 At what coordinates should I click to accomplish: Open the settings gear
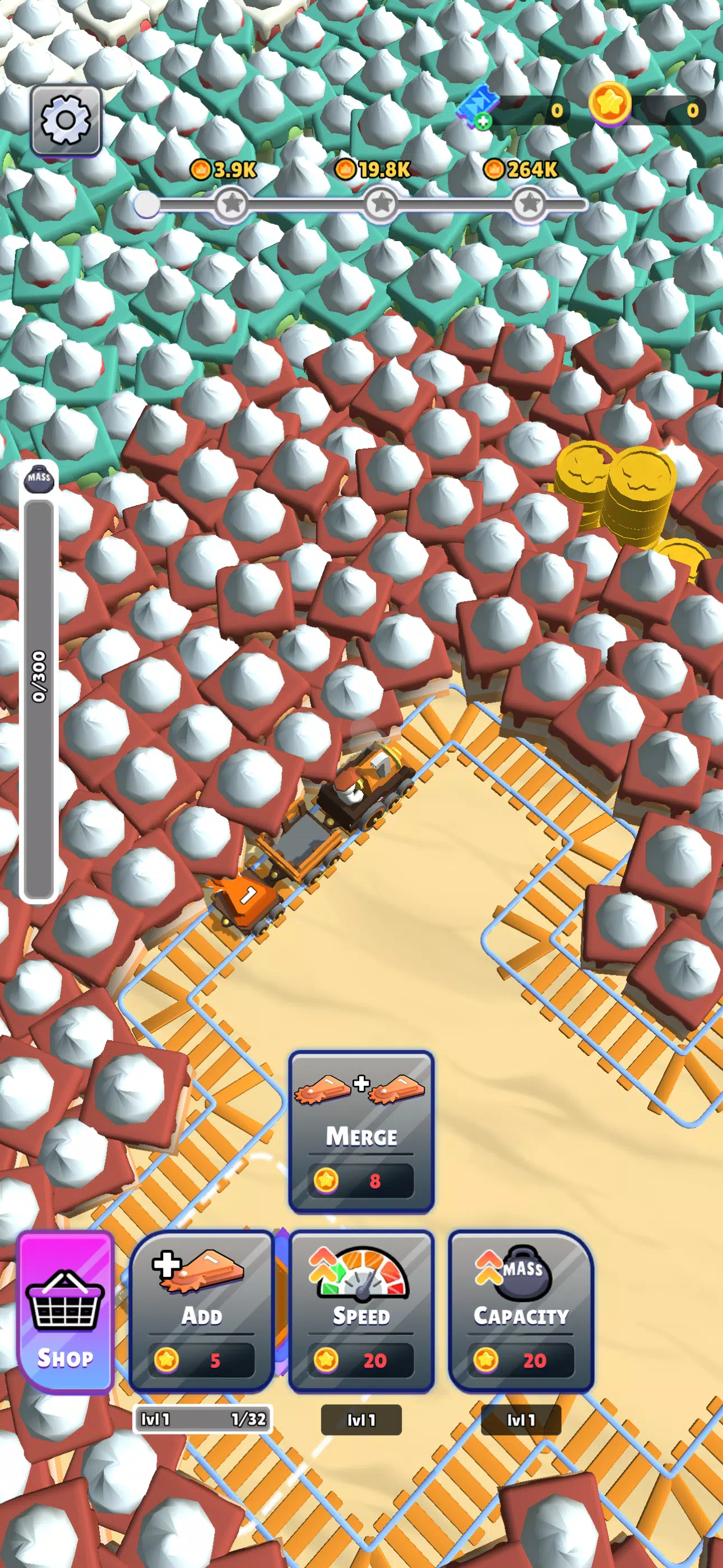[x=65, y=121]
